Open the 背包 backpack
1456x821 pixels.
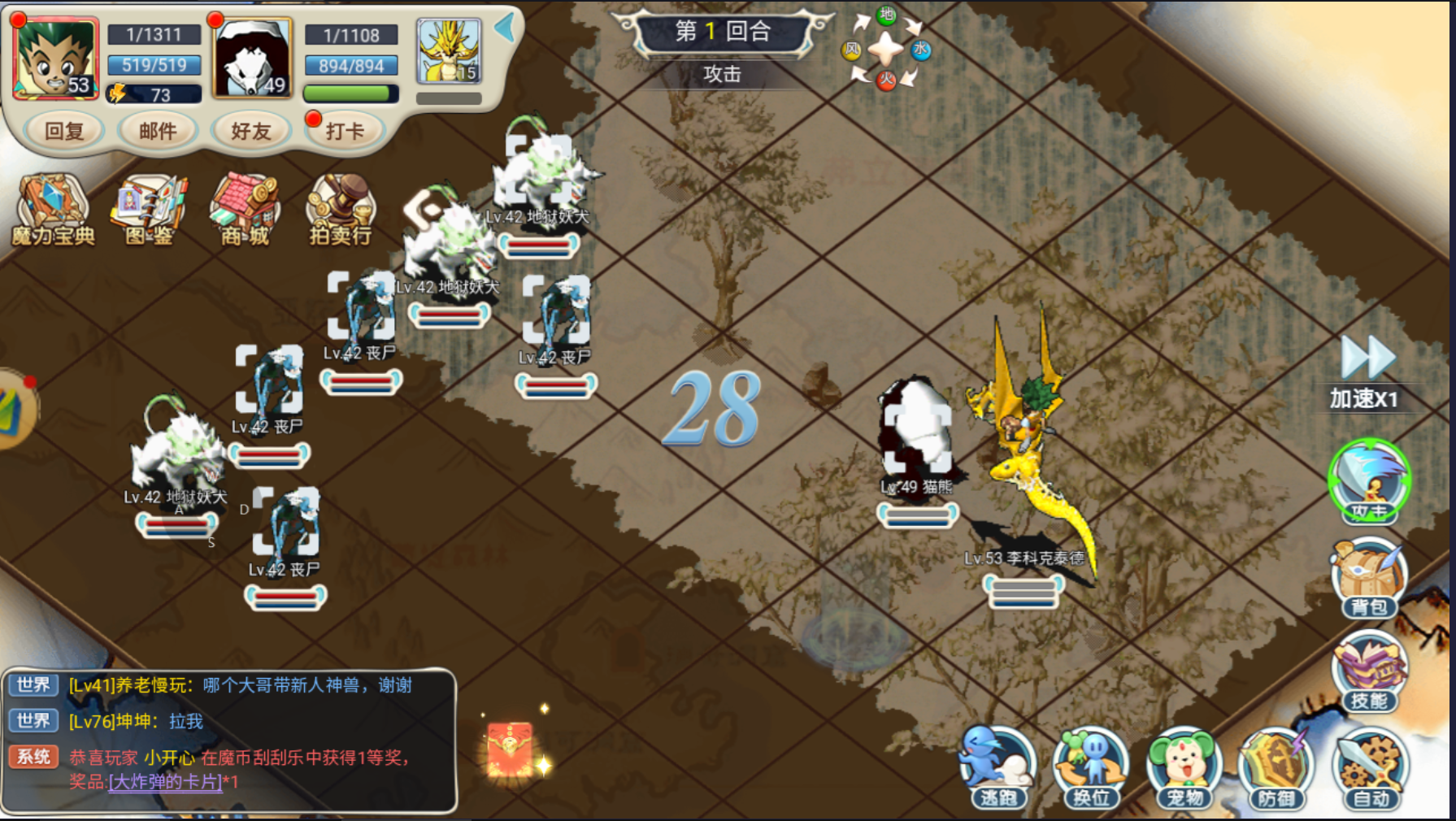coord(1369,577)
